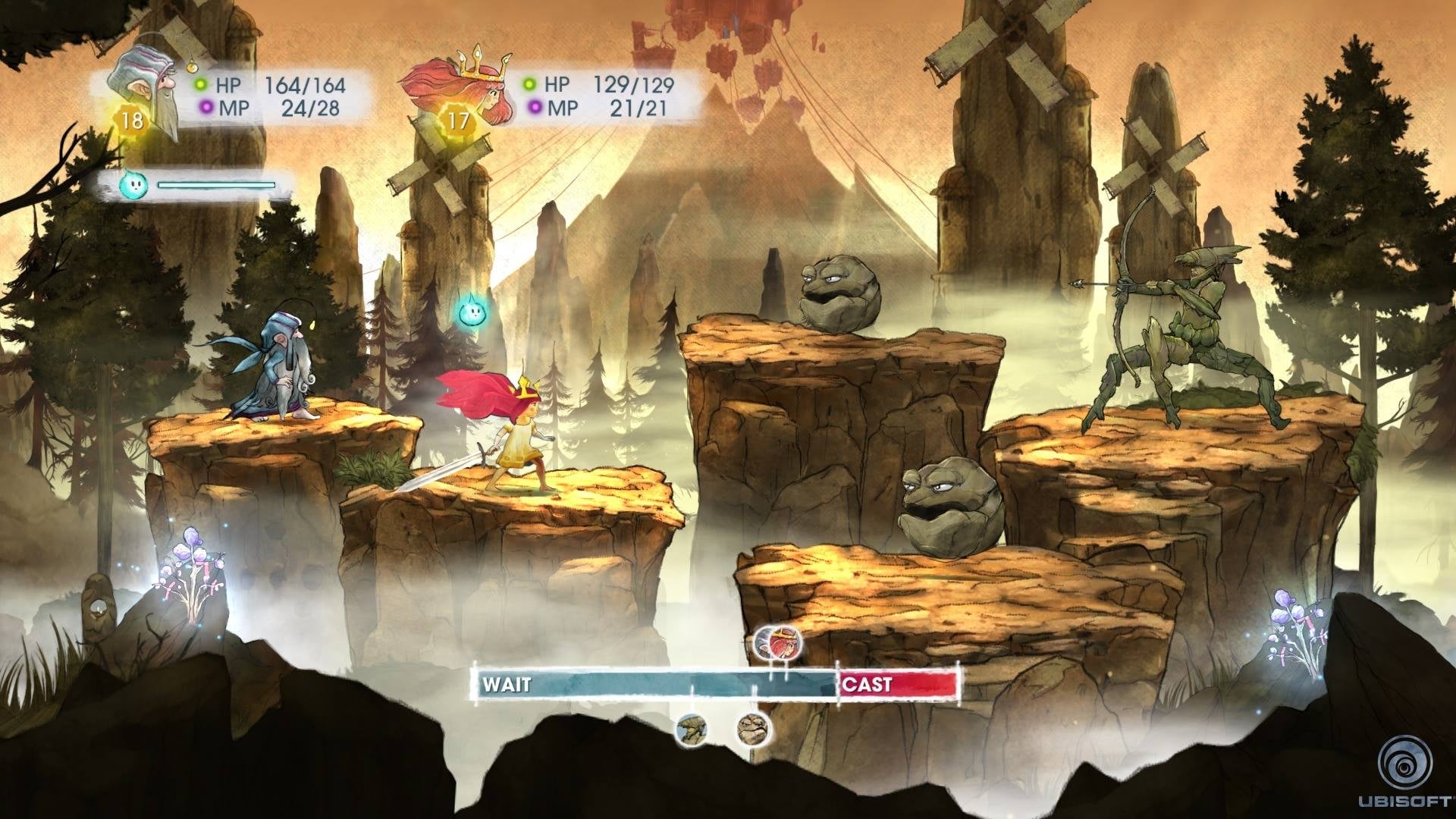Click the Igniculus firefly icon by the light meter

coord(131,185)
